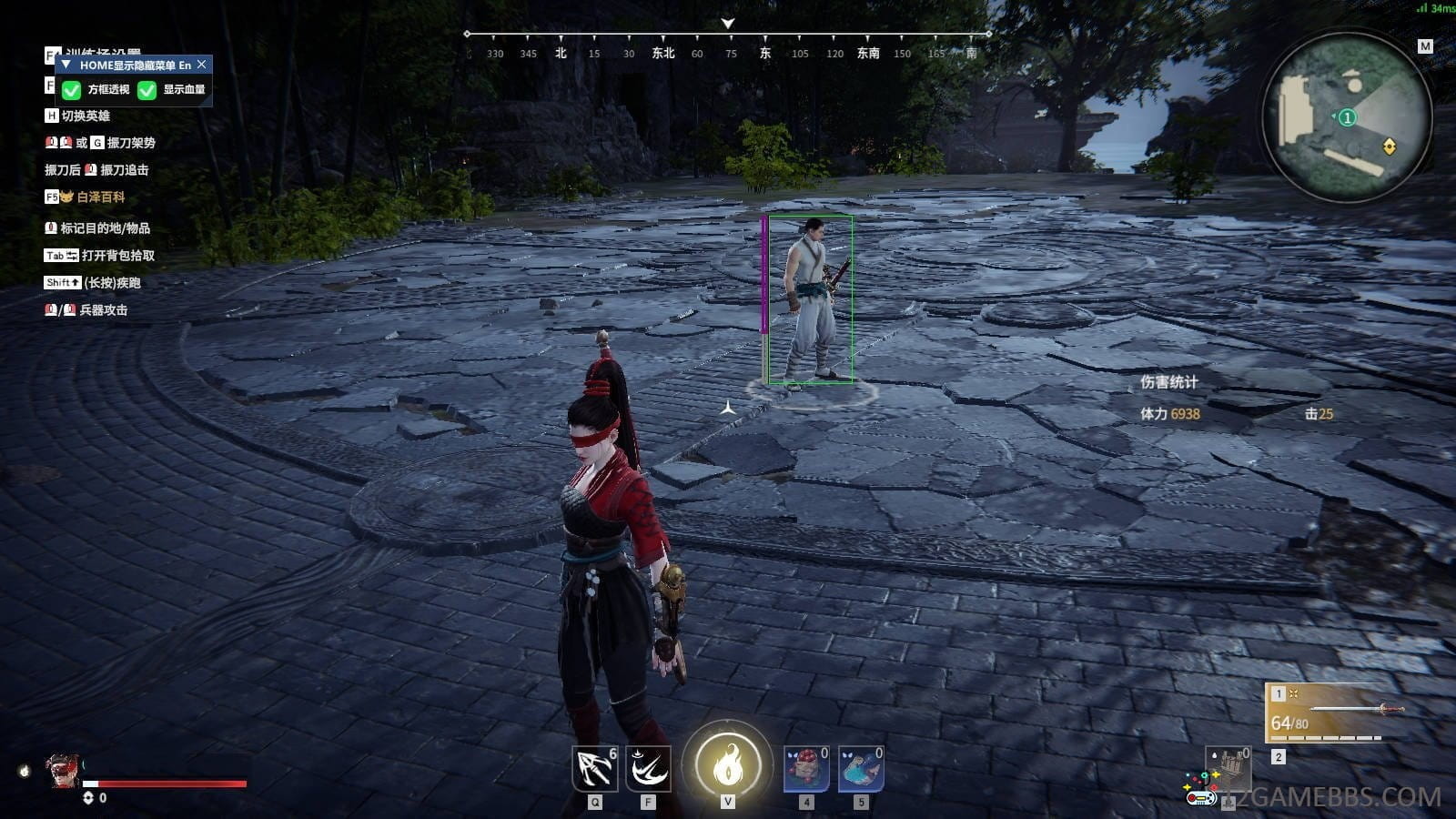The width and height of the screenshot is (1456, 819).
Task: Open 白泽百科 via the F5 menu entry
Action: [100, 197]
